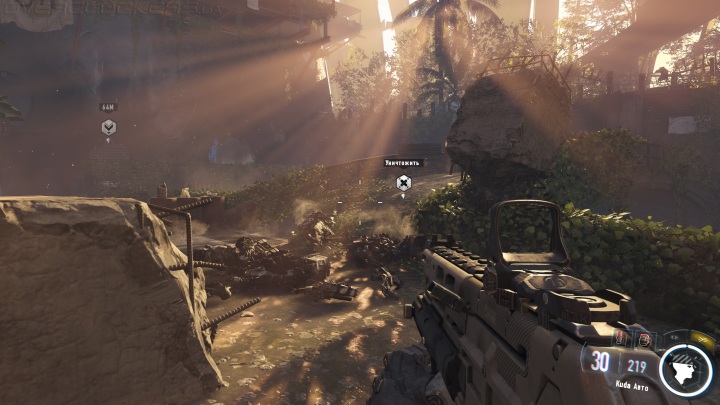The height and width of the screenshot is (405, 720).
Task: Choose the yellow highlighted ability segment
Action: pos(703,341)
